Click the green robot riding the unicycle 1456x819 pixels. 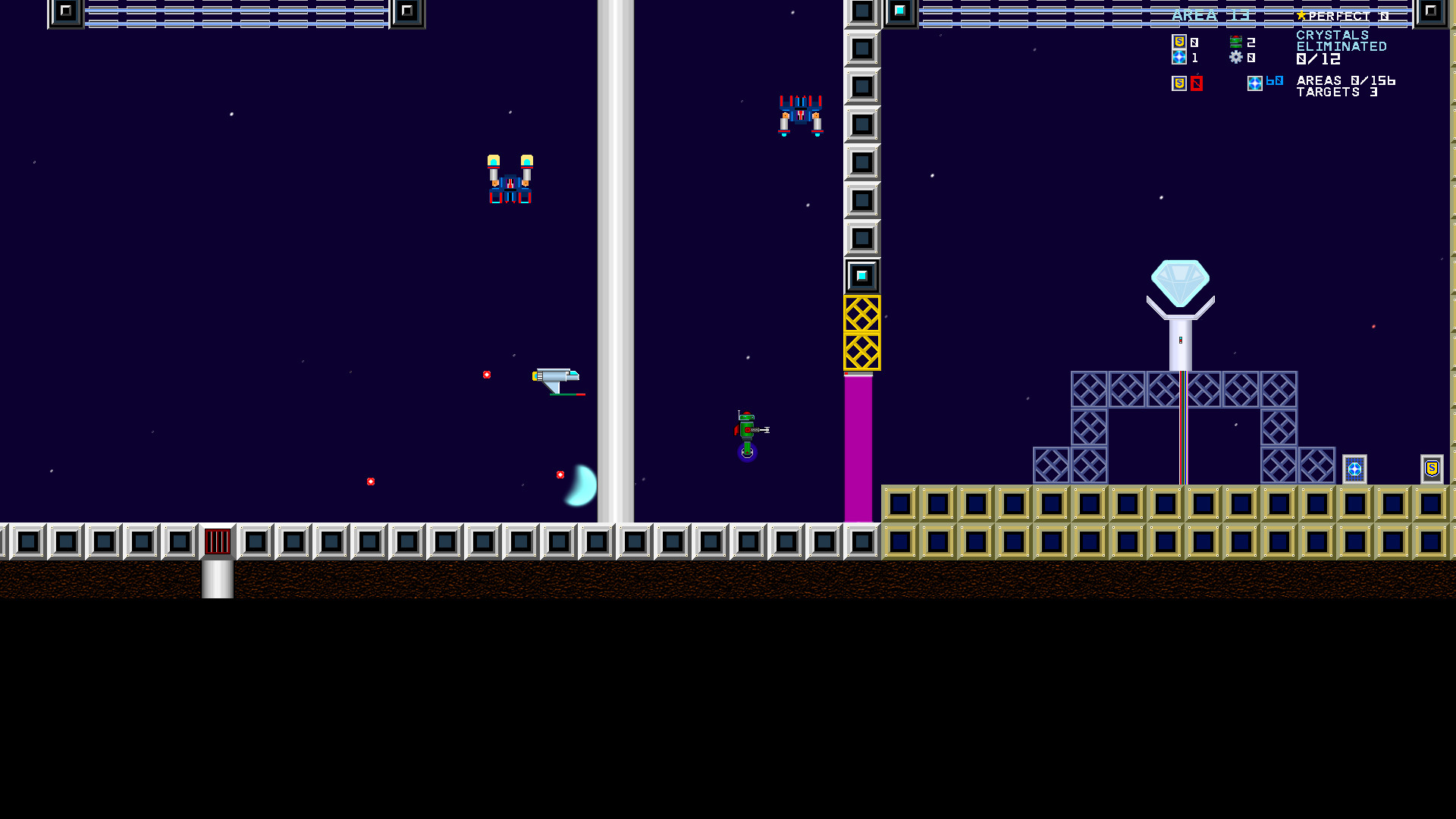[745, 431]
